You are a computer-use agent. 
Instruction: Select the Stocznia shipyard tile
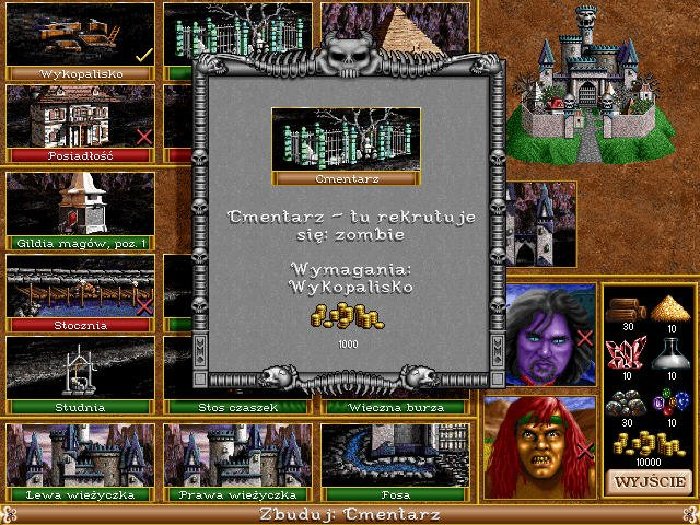(80, 290)
